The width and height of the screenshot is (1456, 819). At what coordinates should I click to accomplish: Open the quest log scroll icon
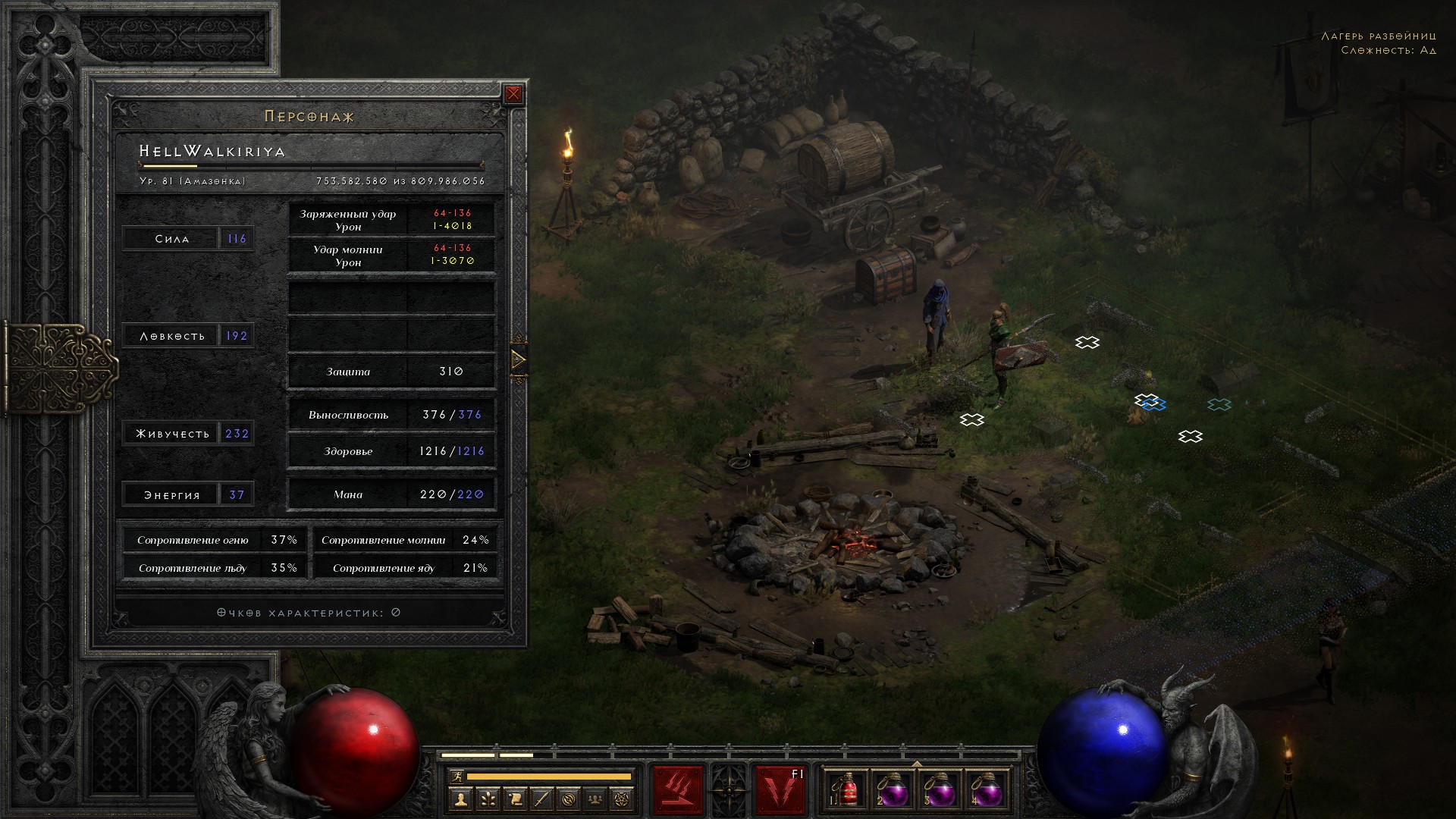[515, 799]
